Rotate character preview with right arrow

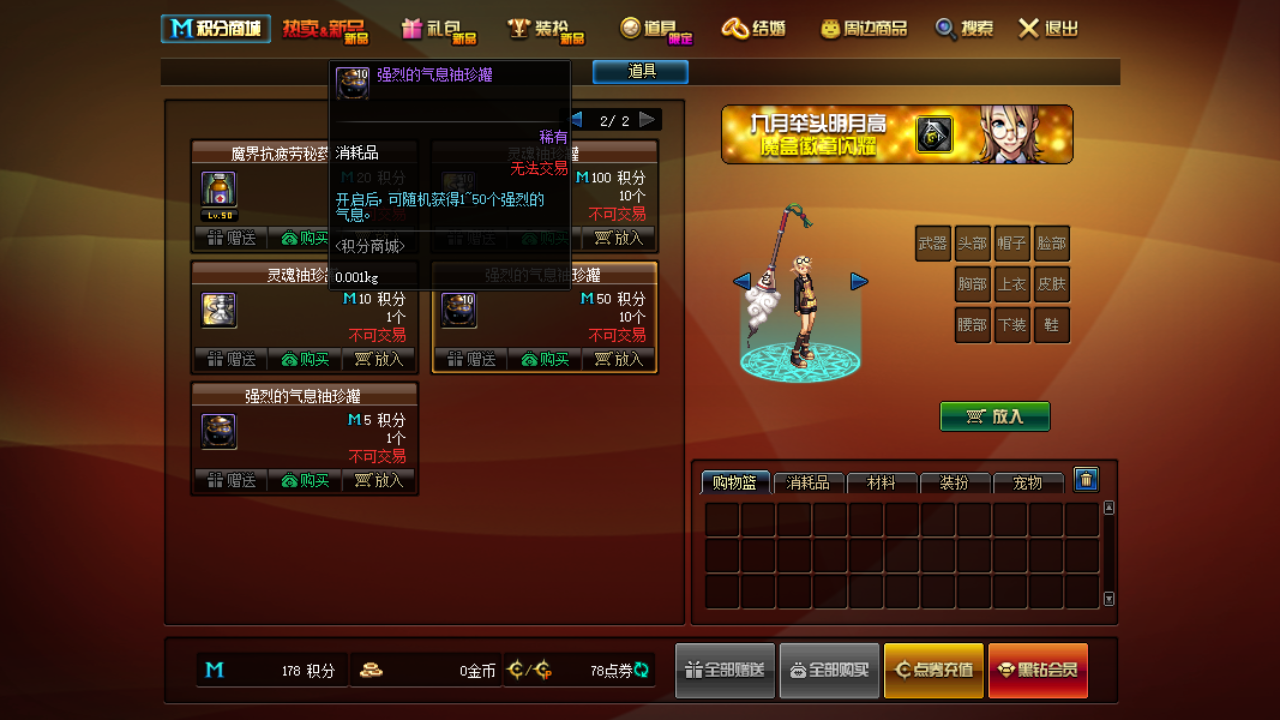[x=859, y=282]
